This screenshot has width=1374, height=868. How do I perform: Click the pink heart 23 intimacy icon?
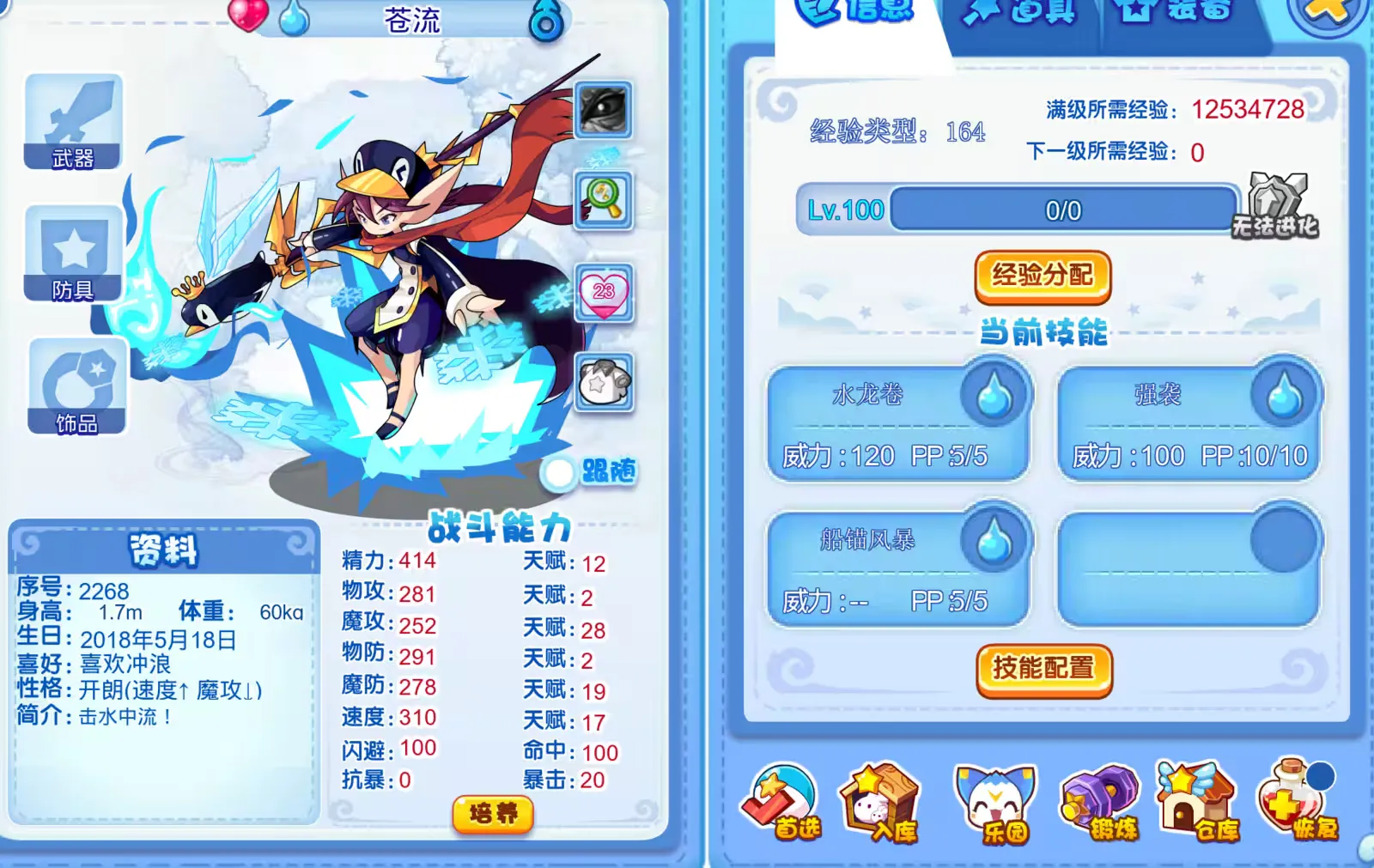[604, 293]
